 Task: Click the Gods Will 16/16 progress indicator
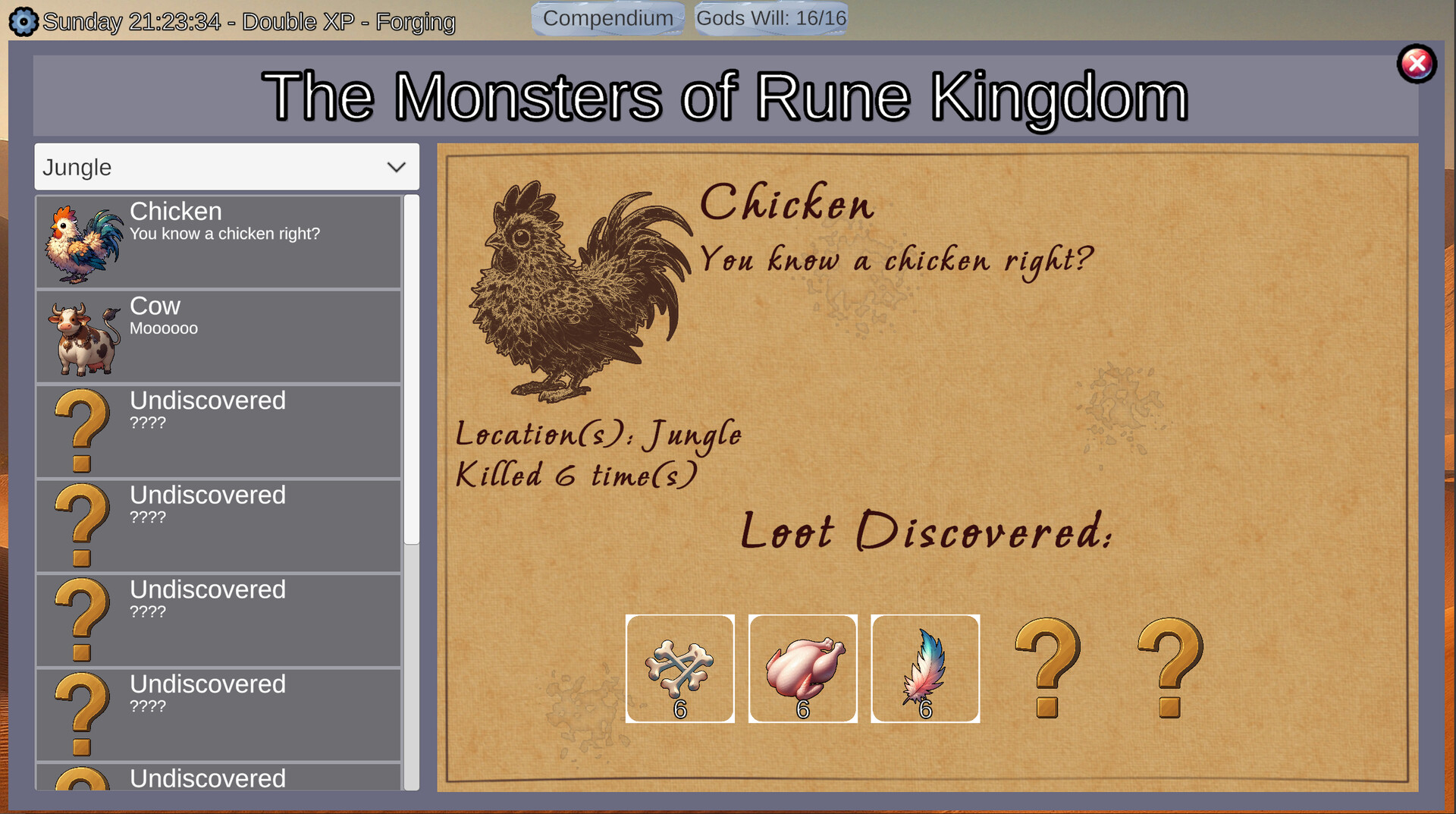770,17
